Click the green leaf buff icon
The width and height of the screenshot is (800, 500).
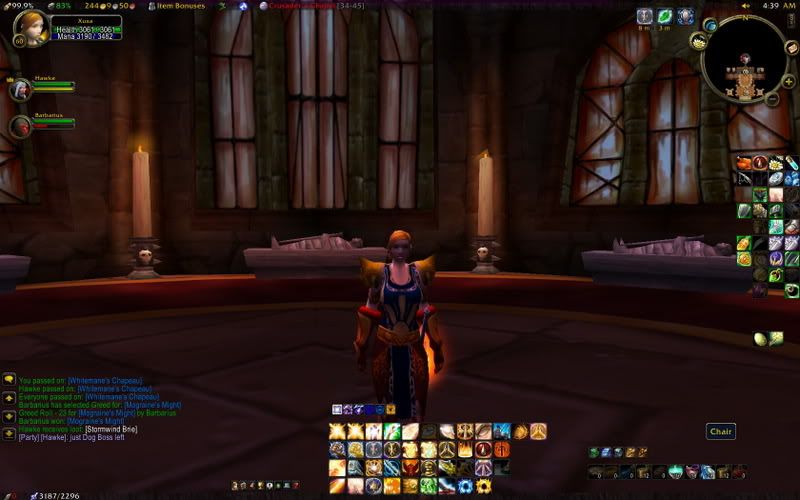coord(665,17)
